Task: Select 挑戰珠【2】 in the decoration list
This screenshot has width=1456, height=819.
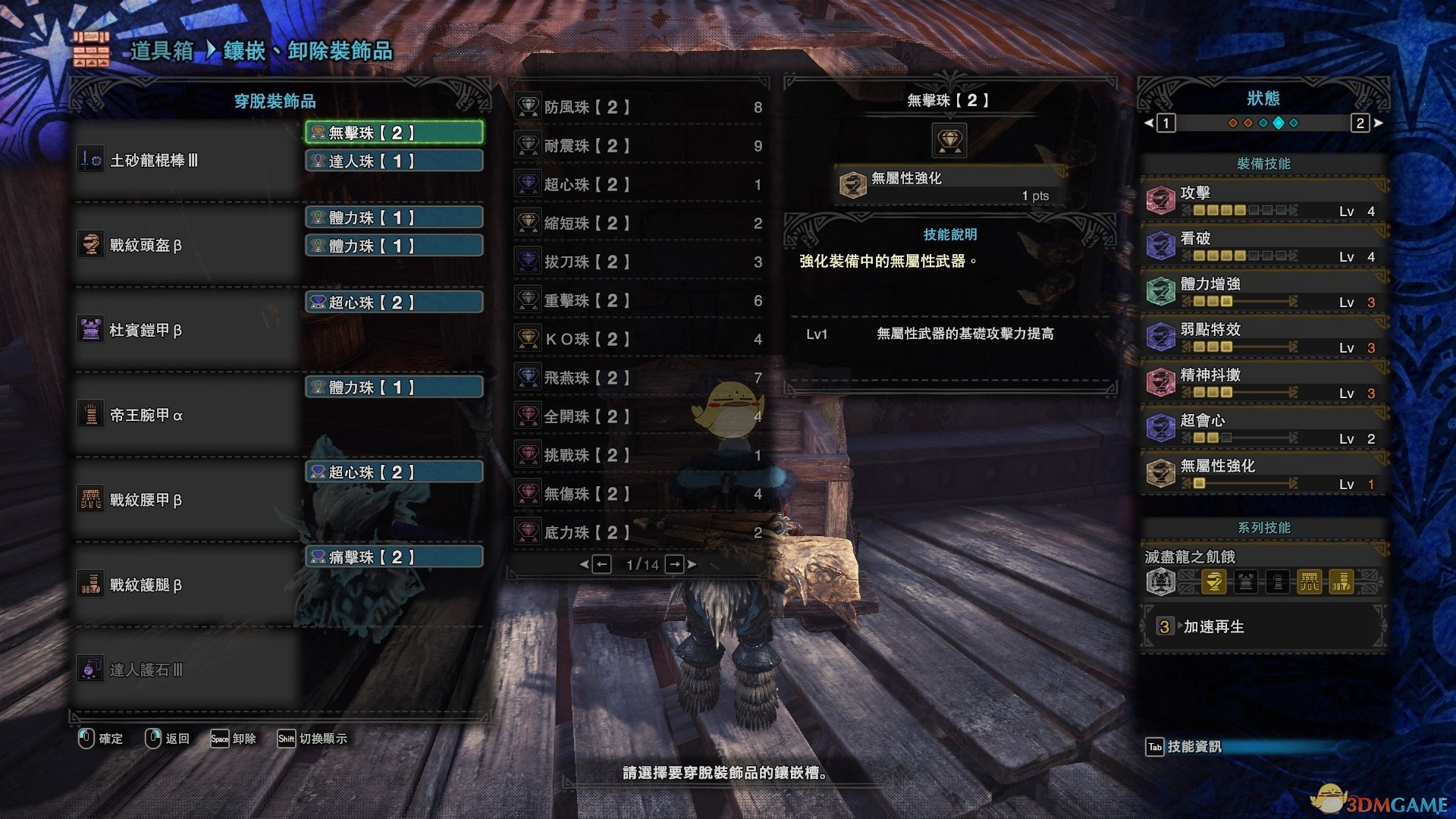Action: tap(639, 455)
